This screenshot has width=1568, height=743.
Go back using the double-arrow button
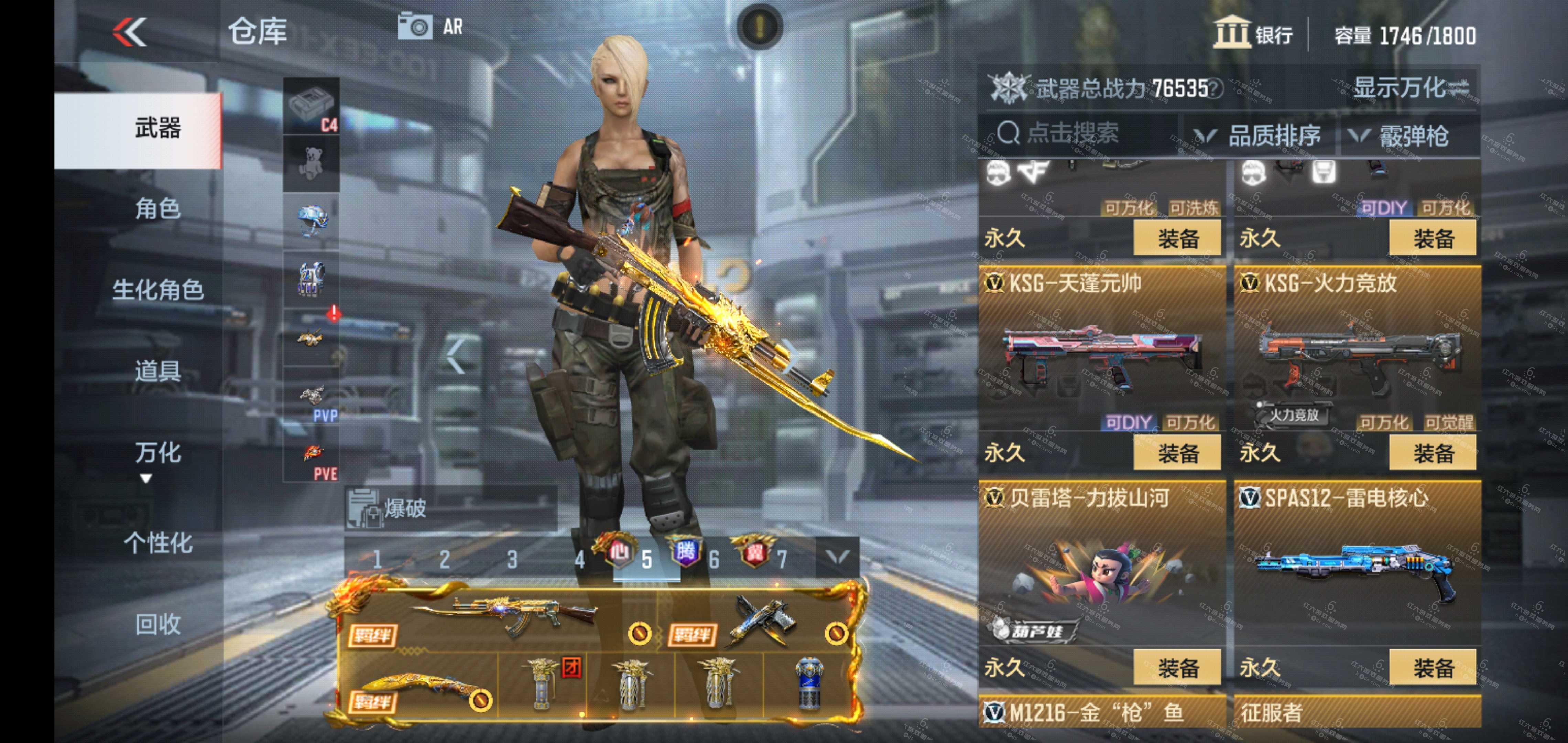coord(130,32)
